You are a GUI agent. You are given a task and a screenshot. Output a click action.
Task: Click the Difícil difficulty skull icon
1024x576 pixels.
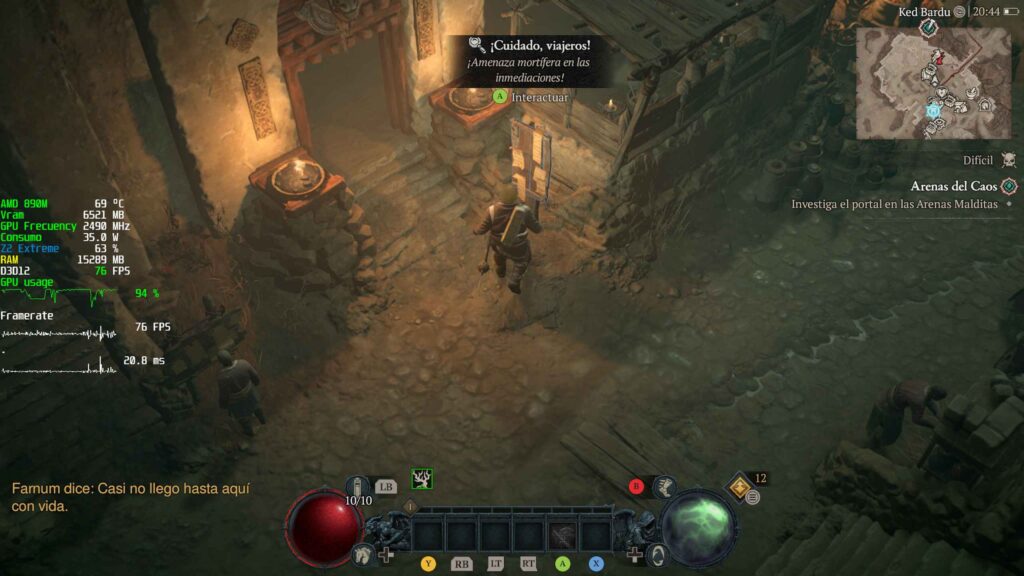1008,160
